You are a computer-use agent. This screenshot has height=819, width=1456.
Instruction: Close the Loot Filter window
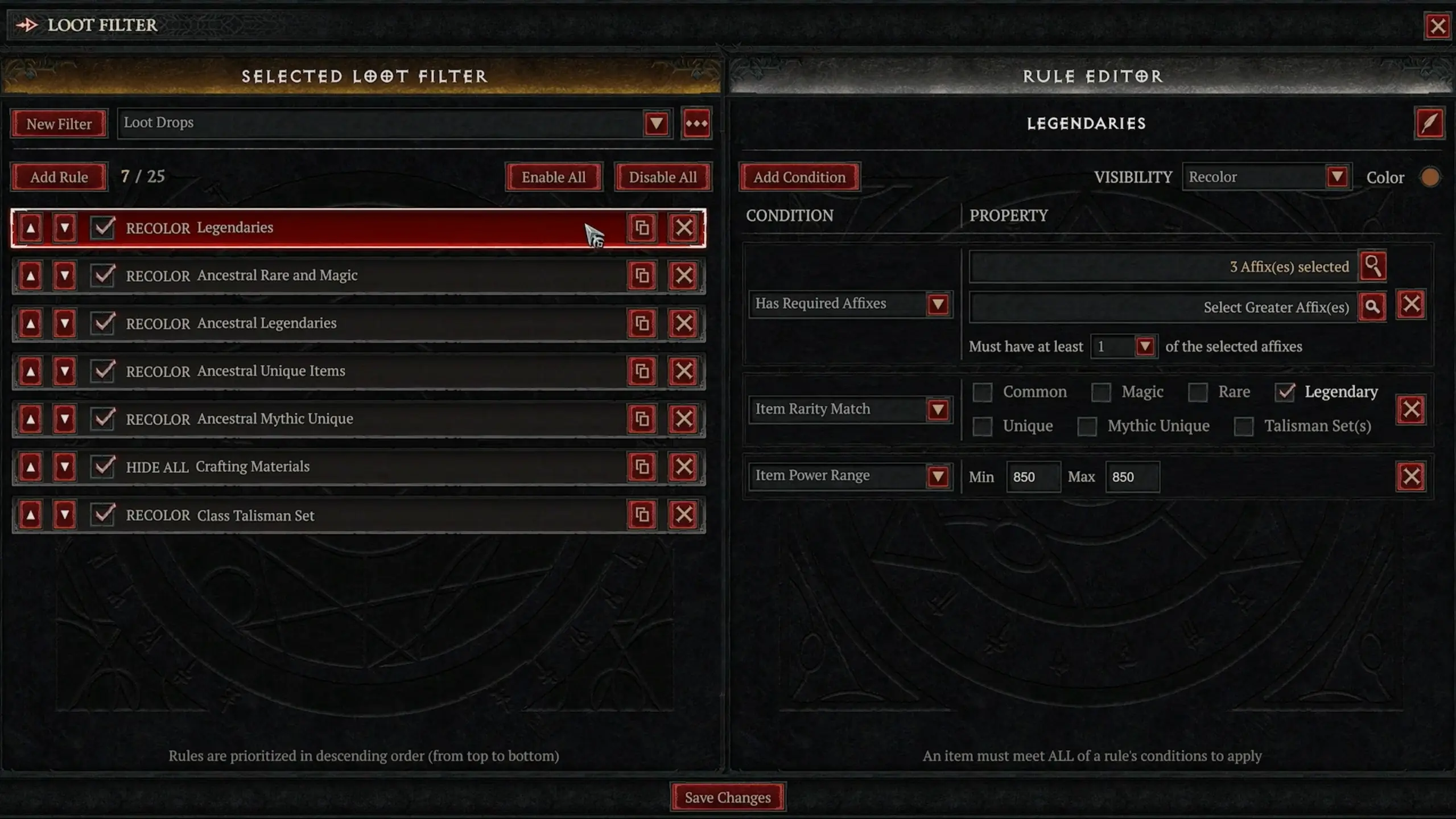pos(1437,26)
